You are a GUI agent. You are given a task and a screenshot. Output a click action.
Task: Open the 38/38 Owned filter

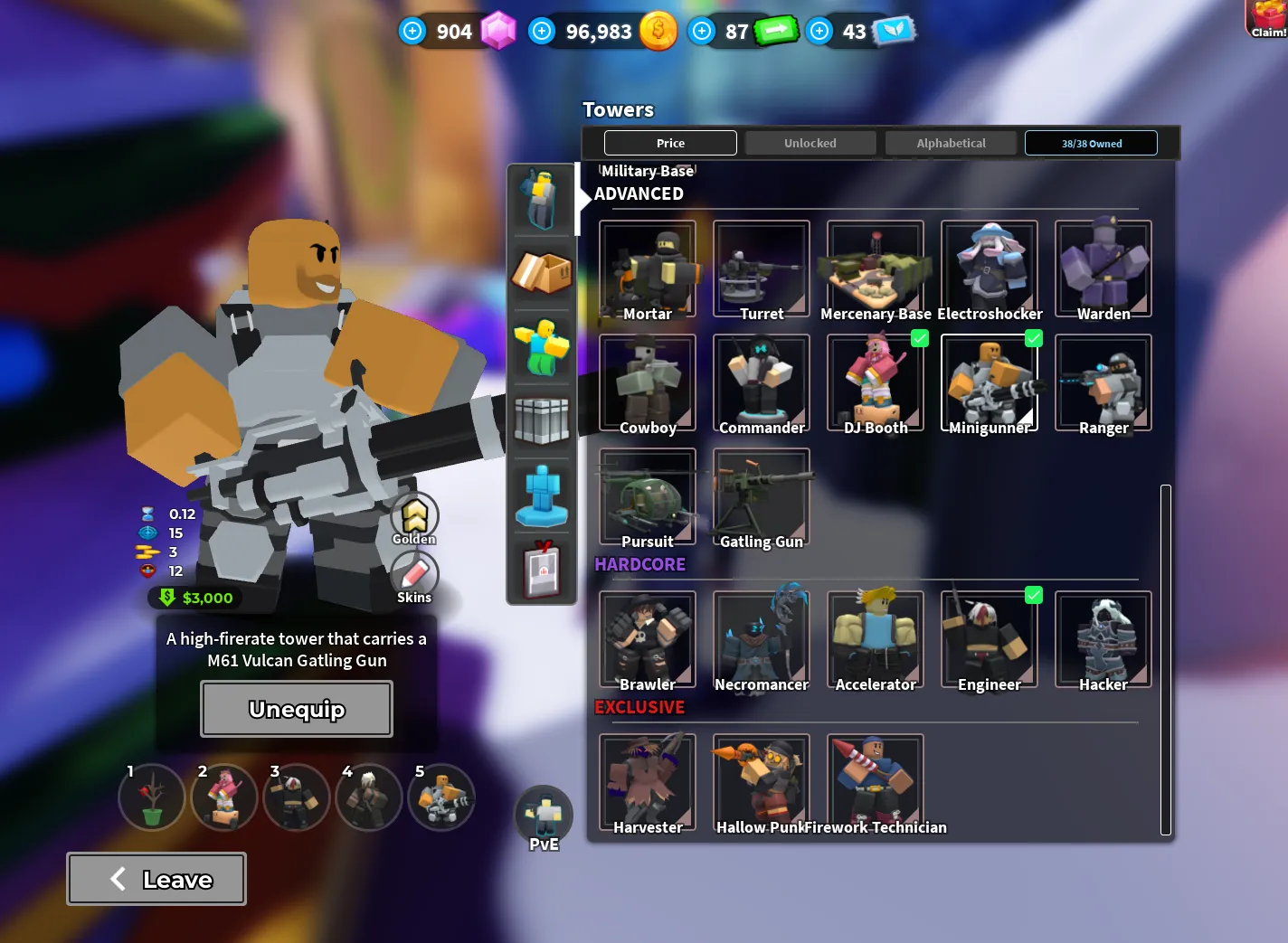(x=1090, y=142)
